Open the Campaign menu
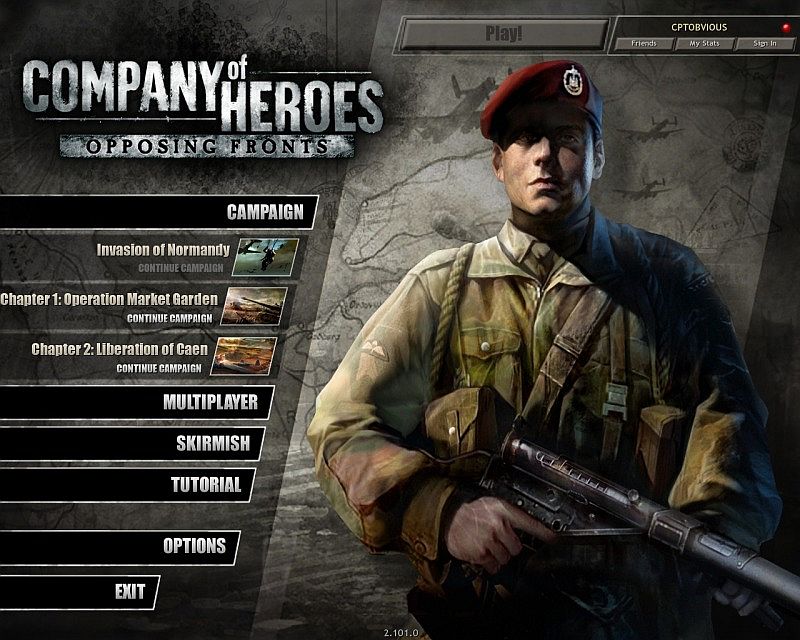Viewport: 800px width, 640px height. coord(264,212)
